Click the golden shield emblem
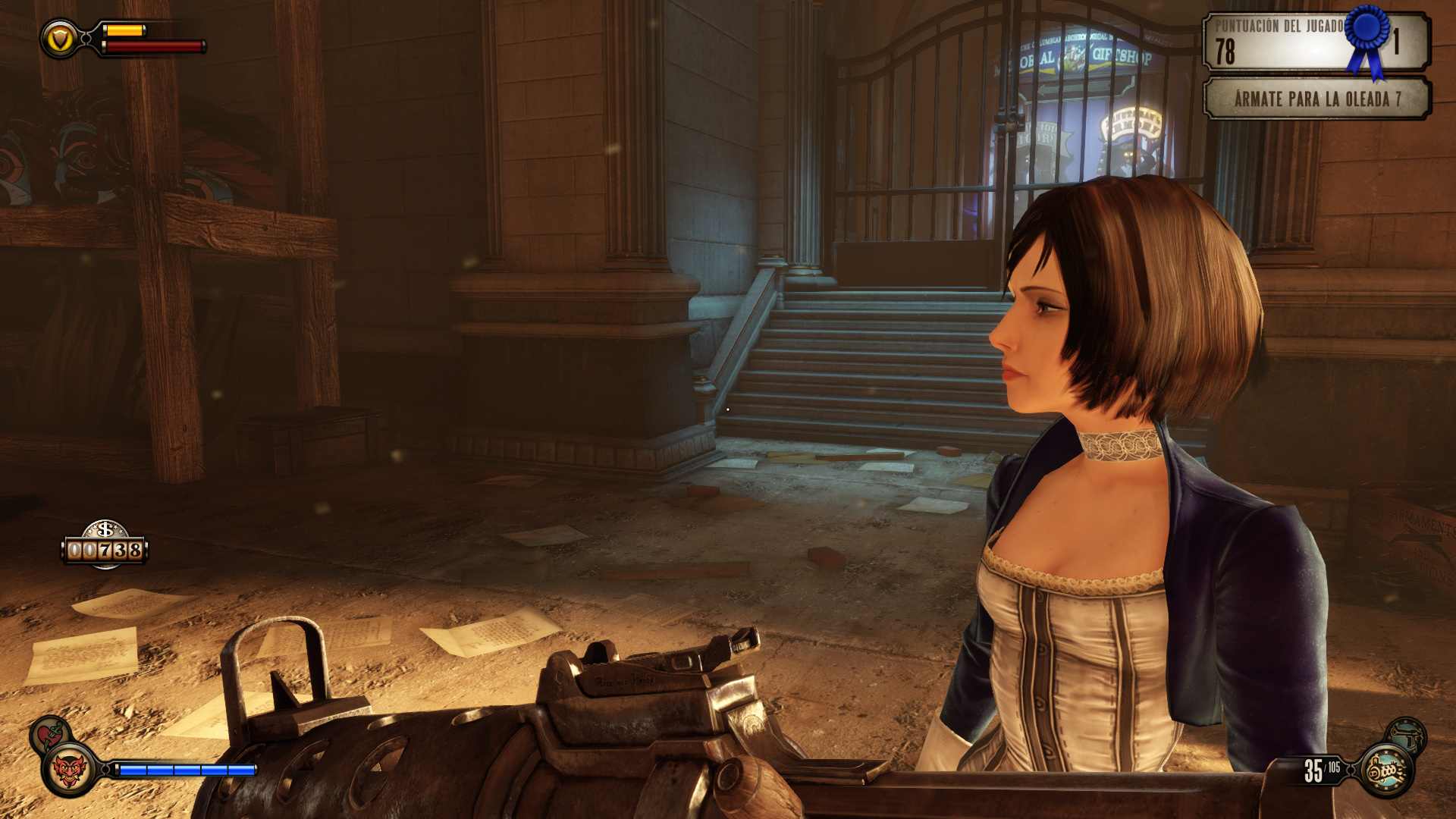The image size is (1456, 819). tap(60, 39)
